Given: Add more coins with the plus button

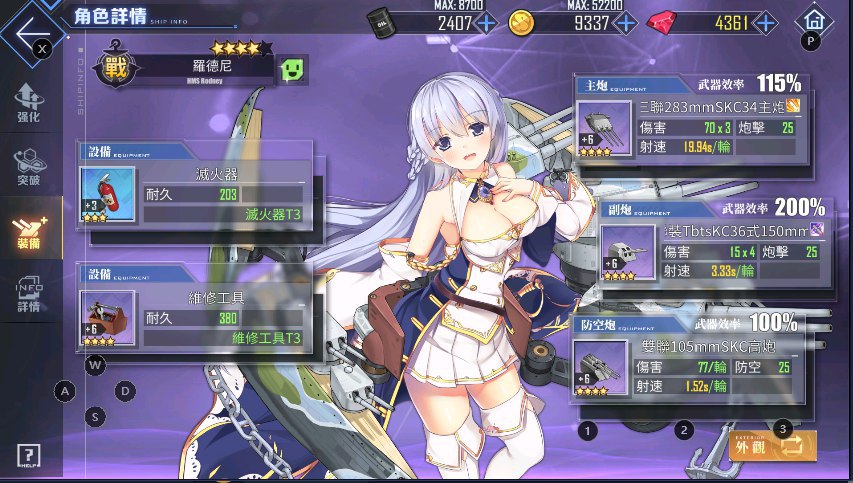Looking at the screenshot, I should [626, 22].
